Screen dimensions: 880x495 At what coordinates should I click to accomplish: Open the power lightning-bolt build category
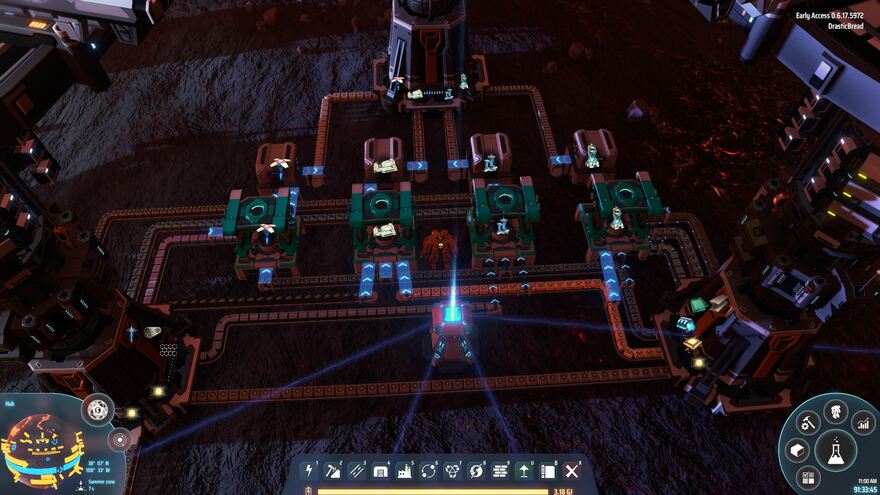pyautogui.click(x=309, y=470)
